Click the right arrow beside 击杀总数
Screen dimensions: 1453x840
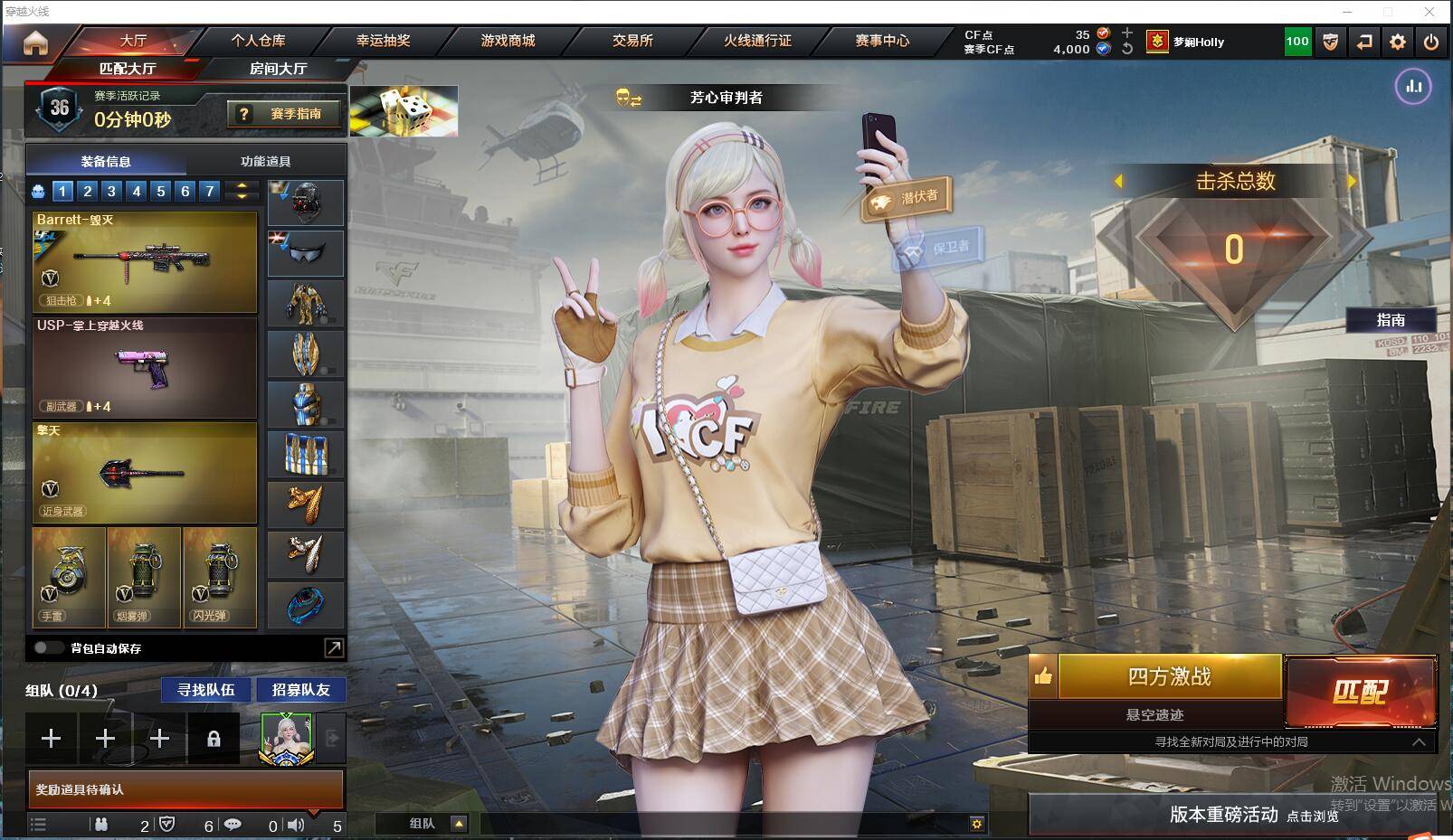[x=1350, y=182]
